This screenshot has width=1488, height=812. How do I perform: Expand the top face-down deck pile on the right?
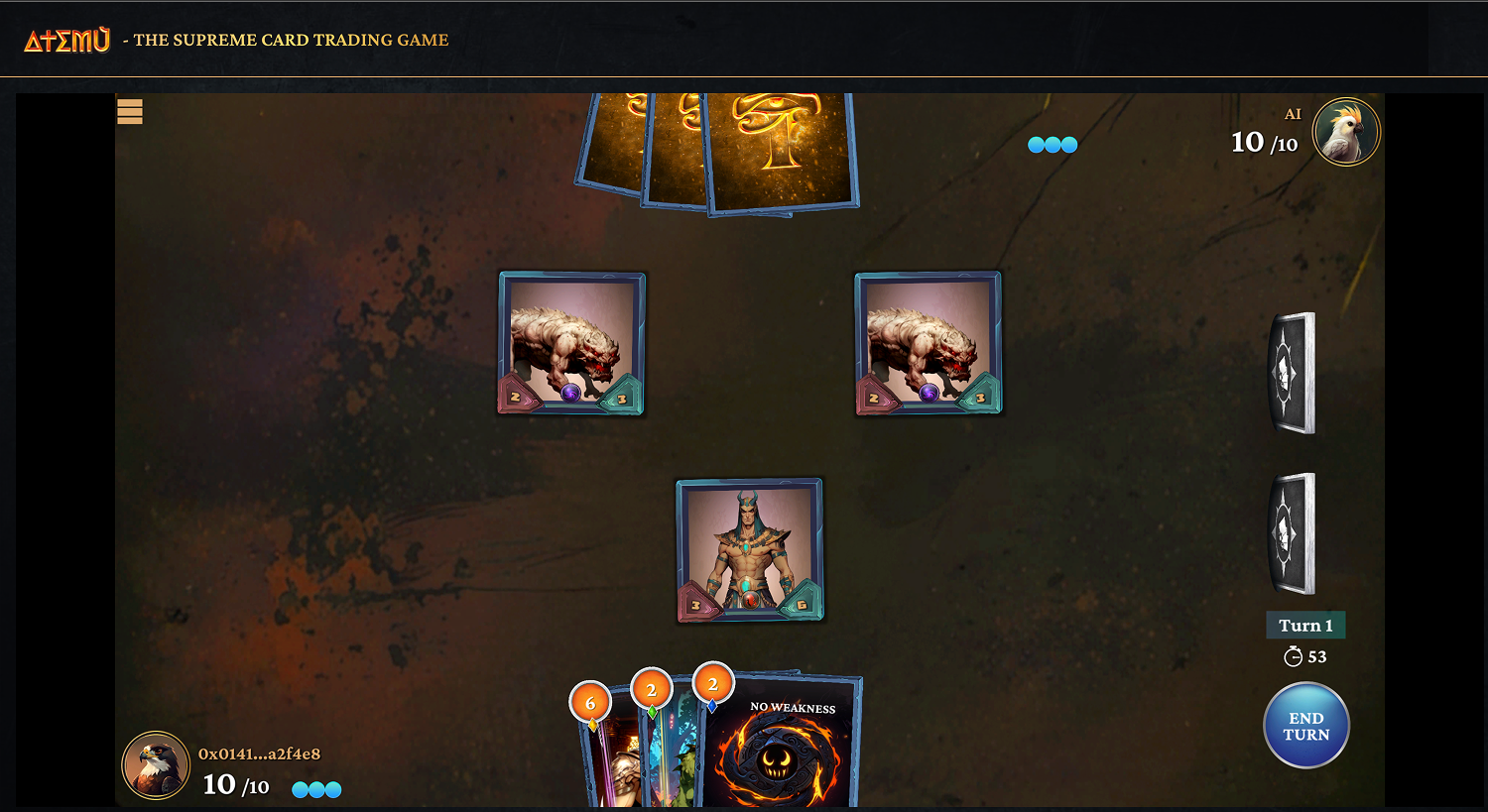pyautogui.click(x=1292, y=374)
